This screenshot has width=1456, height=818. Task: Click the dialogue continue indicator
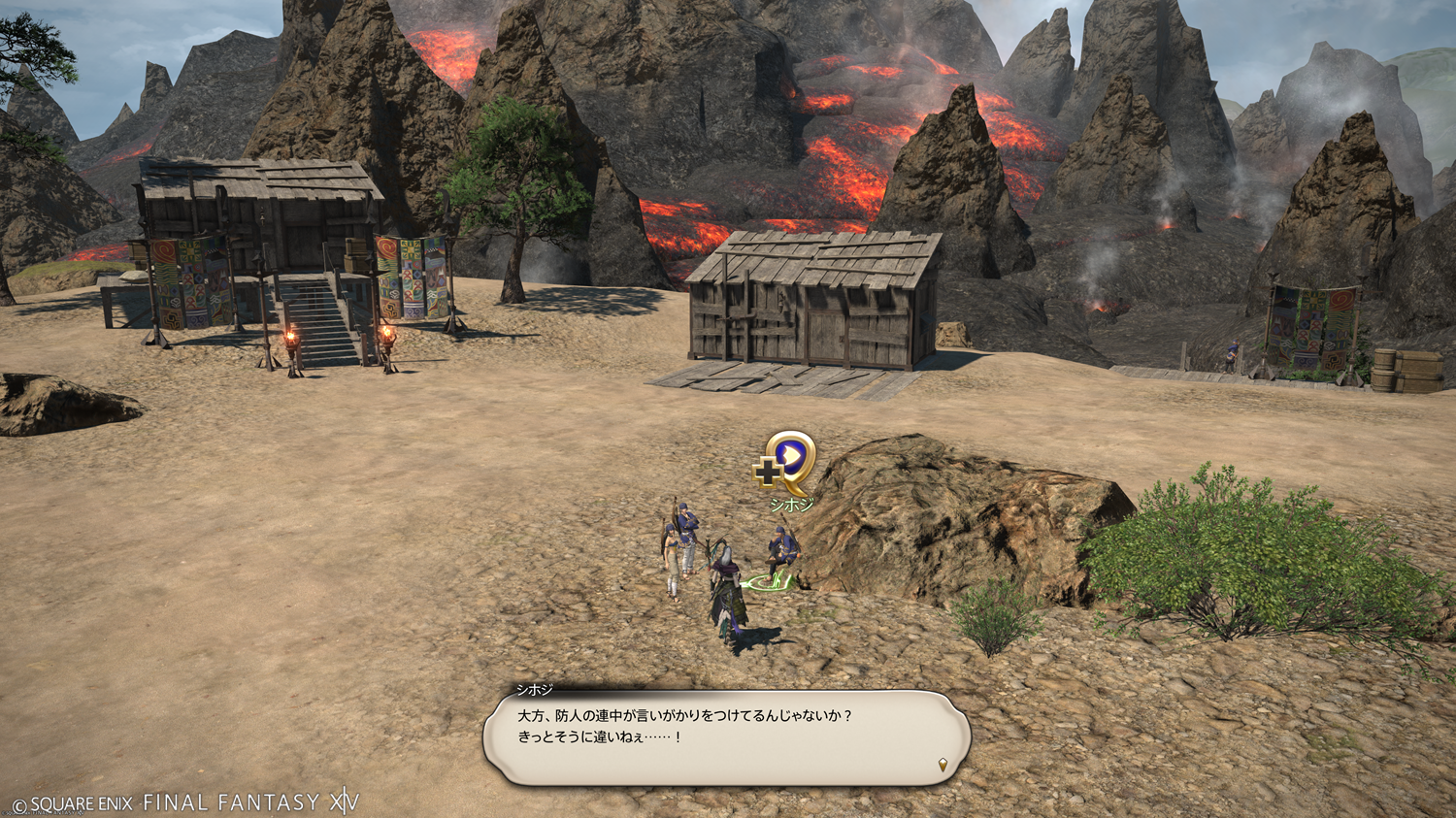943,765
